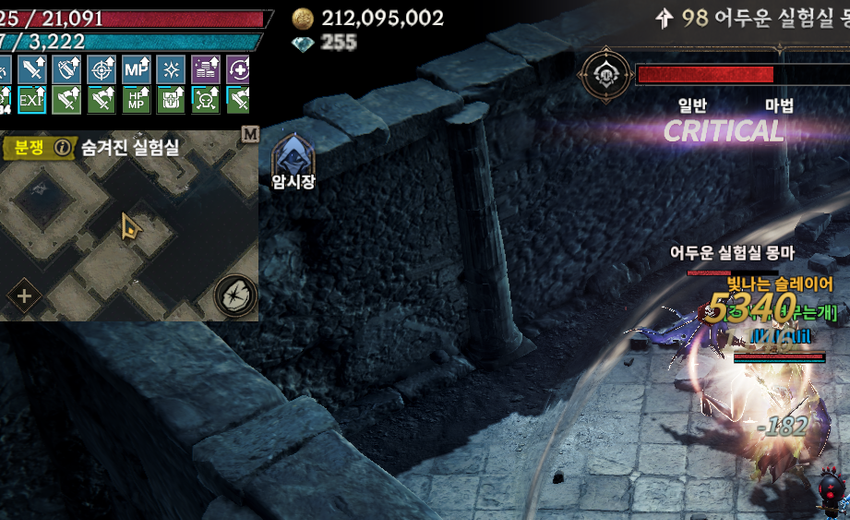The image size is (850, 520).
Task: Click the diamond currency icon
Action: 302,43
